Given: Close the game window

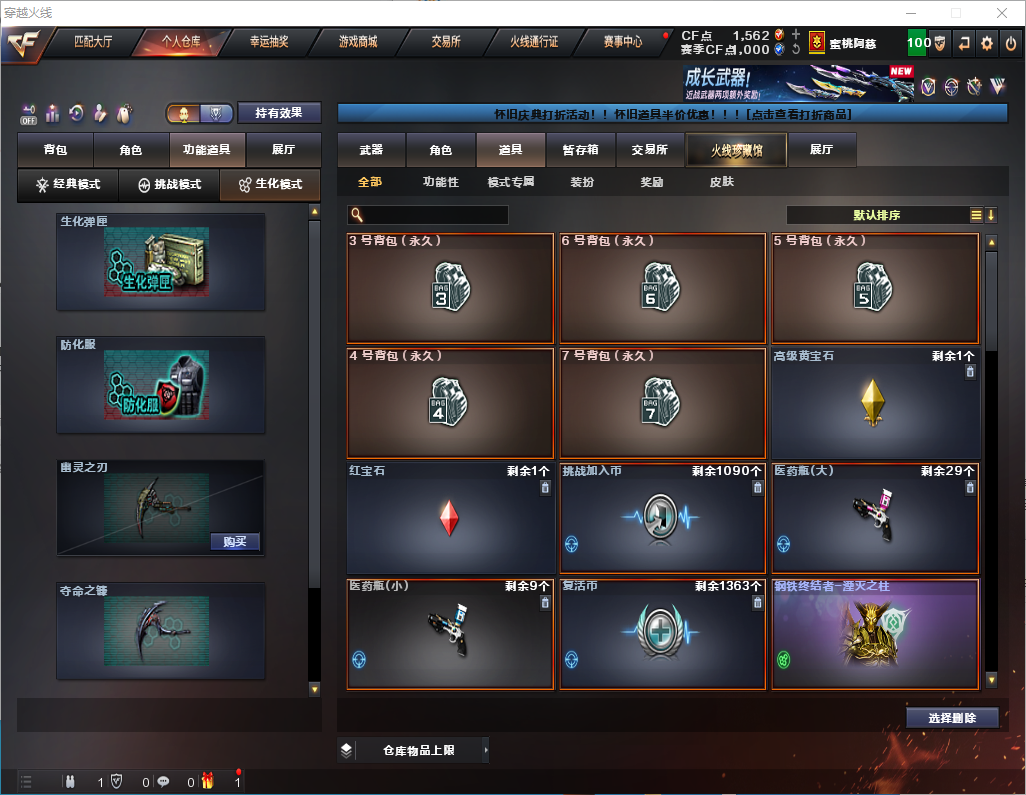Looking at the screenshot, I should click(x=1002, y=13).
